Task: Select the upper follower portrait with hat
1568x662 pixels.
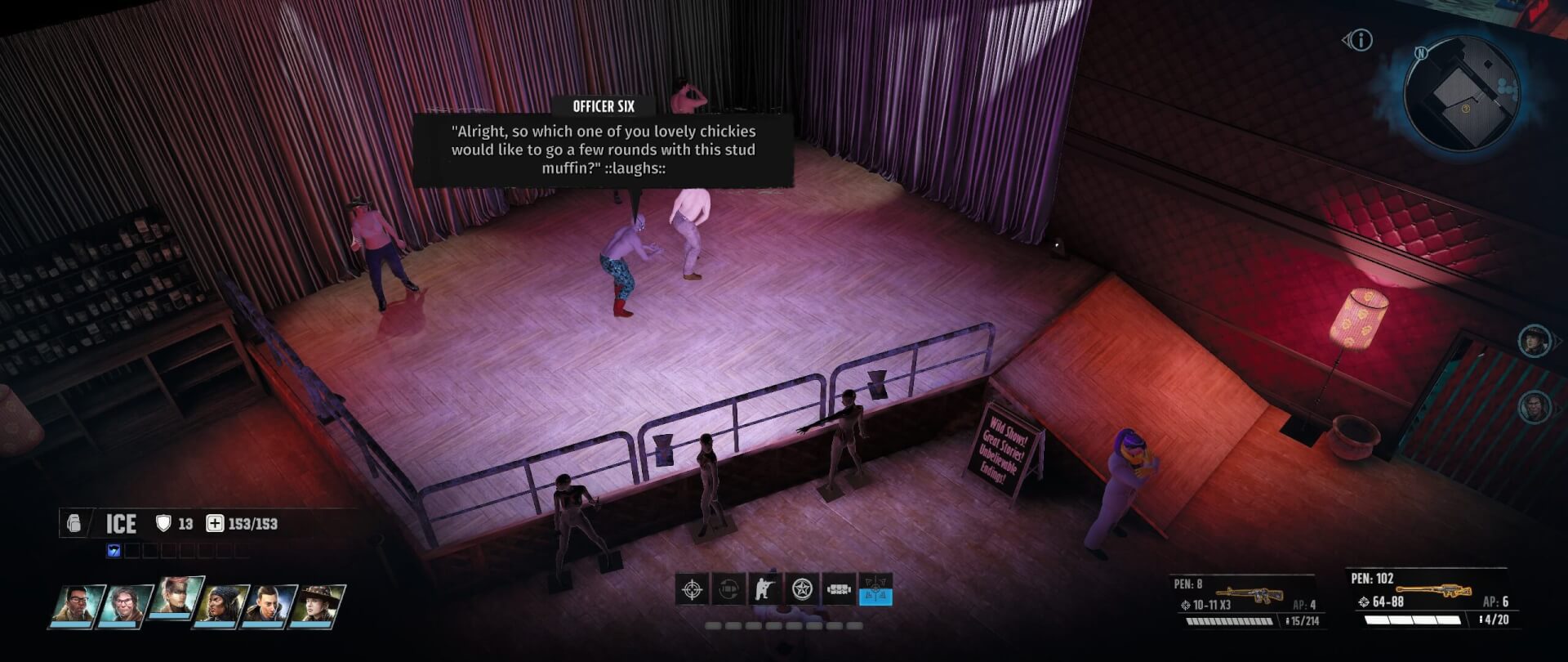Action: click(1534, 341)
